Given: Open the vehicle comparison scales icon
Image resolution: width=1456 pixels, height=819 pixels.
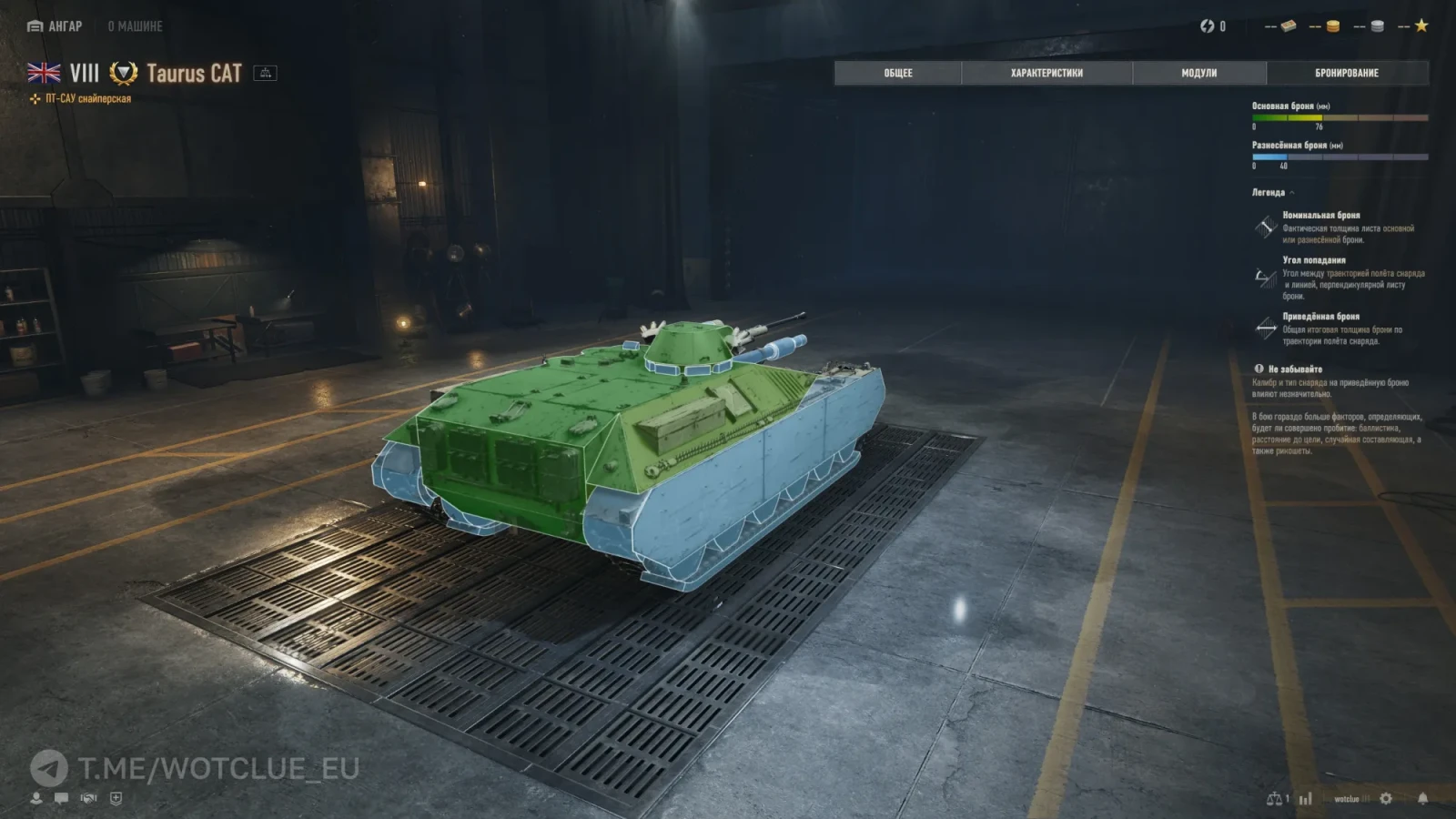Looking at the screenshot, I should (x=1275, y=798).
